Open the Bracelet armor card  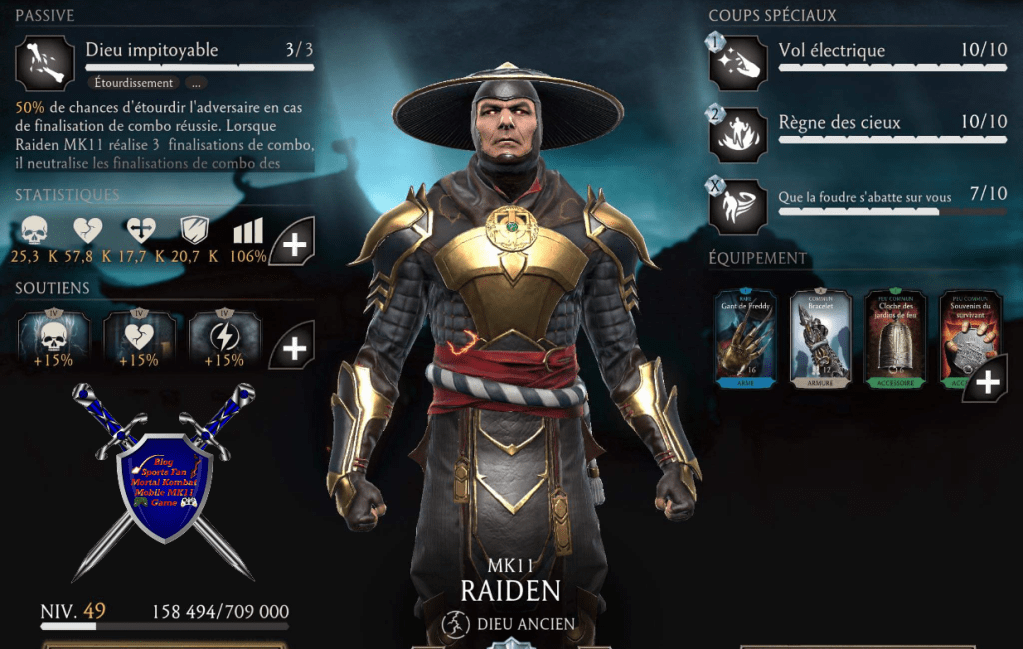pyautogui.click(x=820, y=338)
